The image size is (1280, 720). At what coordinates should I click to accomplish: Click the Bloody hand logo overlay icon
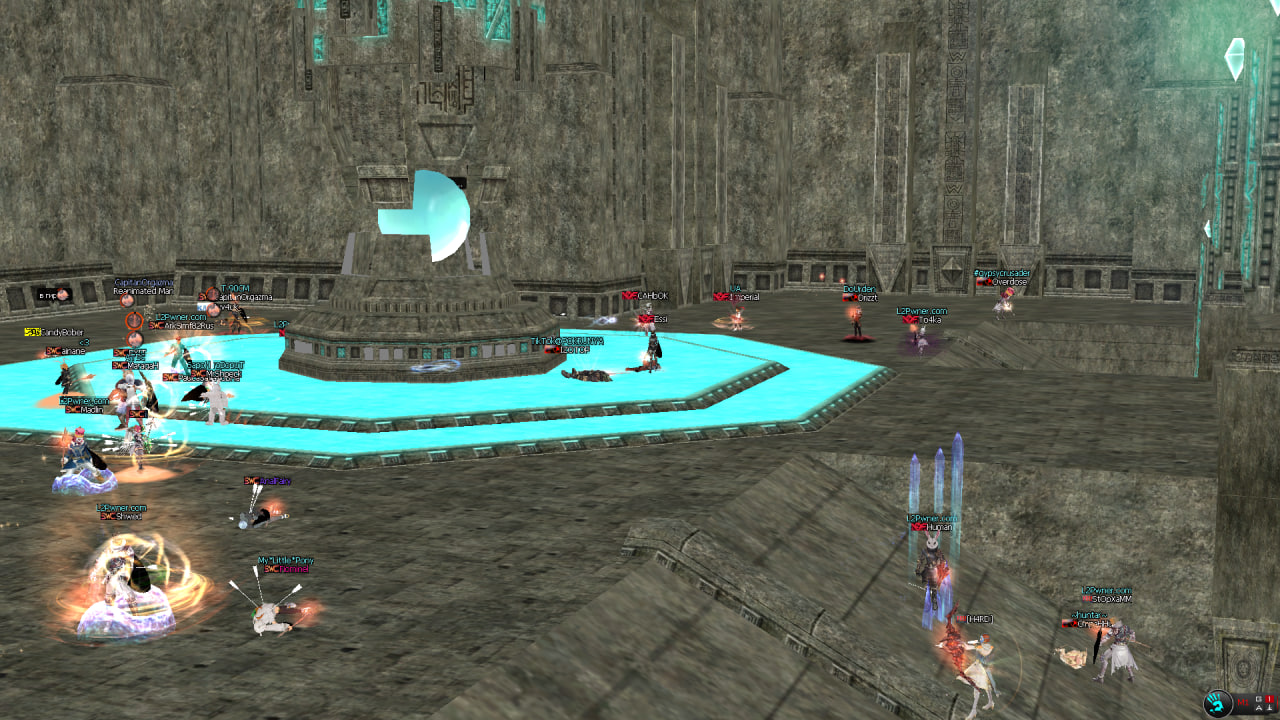tap(1219, 703)
